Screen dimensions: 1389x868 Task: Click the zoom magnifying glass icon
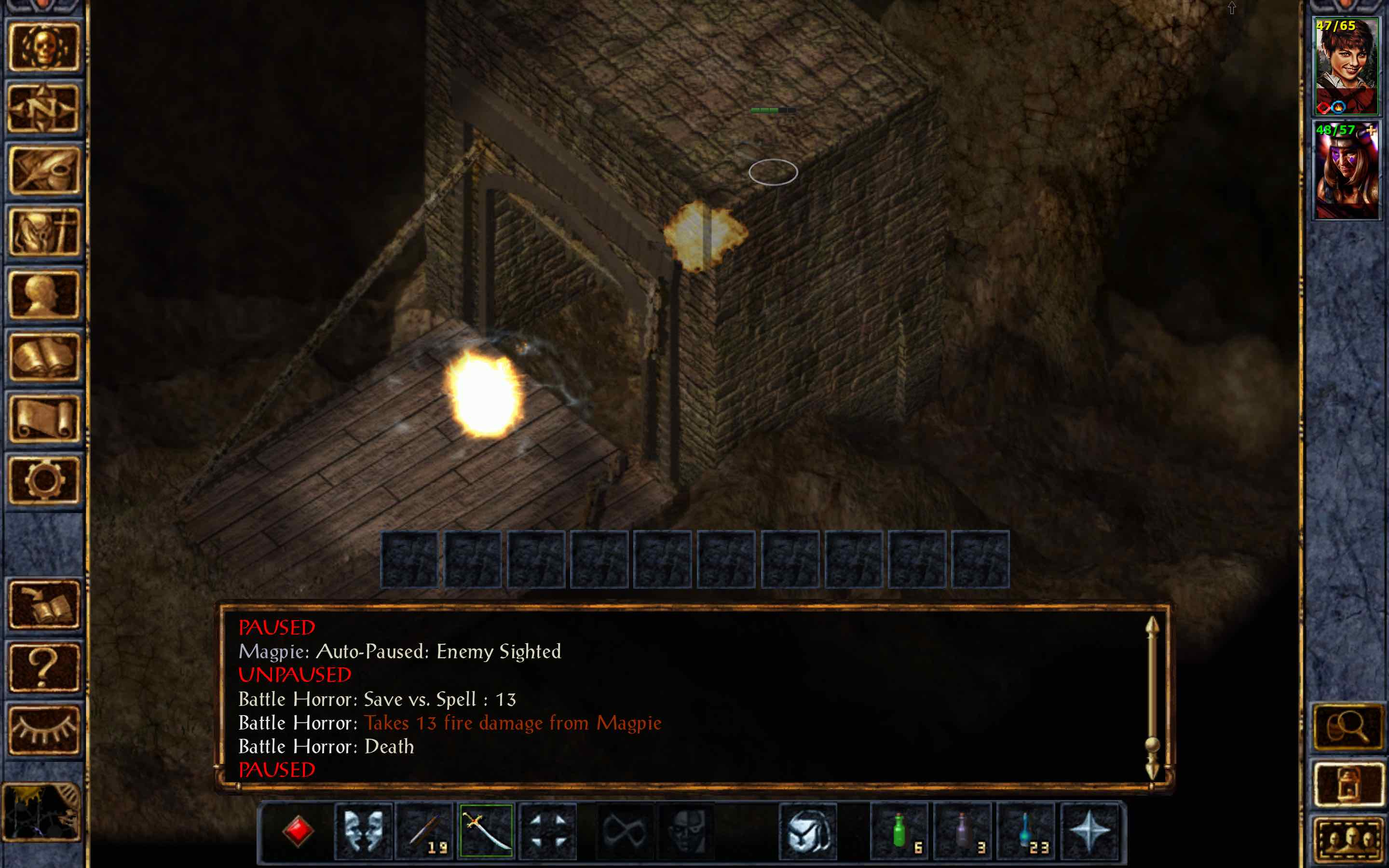pyautogui.click(x=1349, y=726)
